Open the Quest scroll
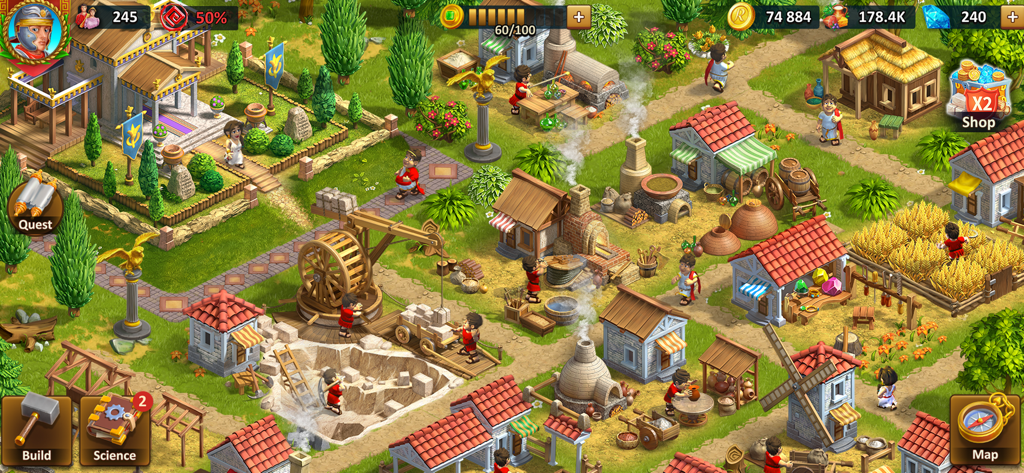 tap(35, 207)
